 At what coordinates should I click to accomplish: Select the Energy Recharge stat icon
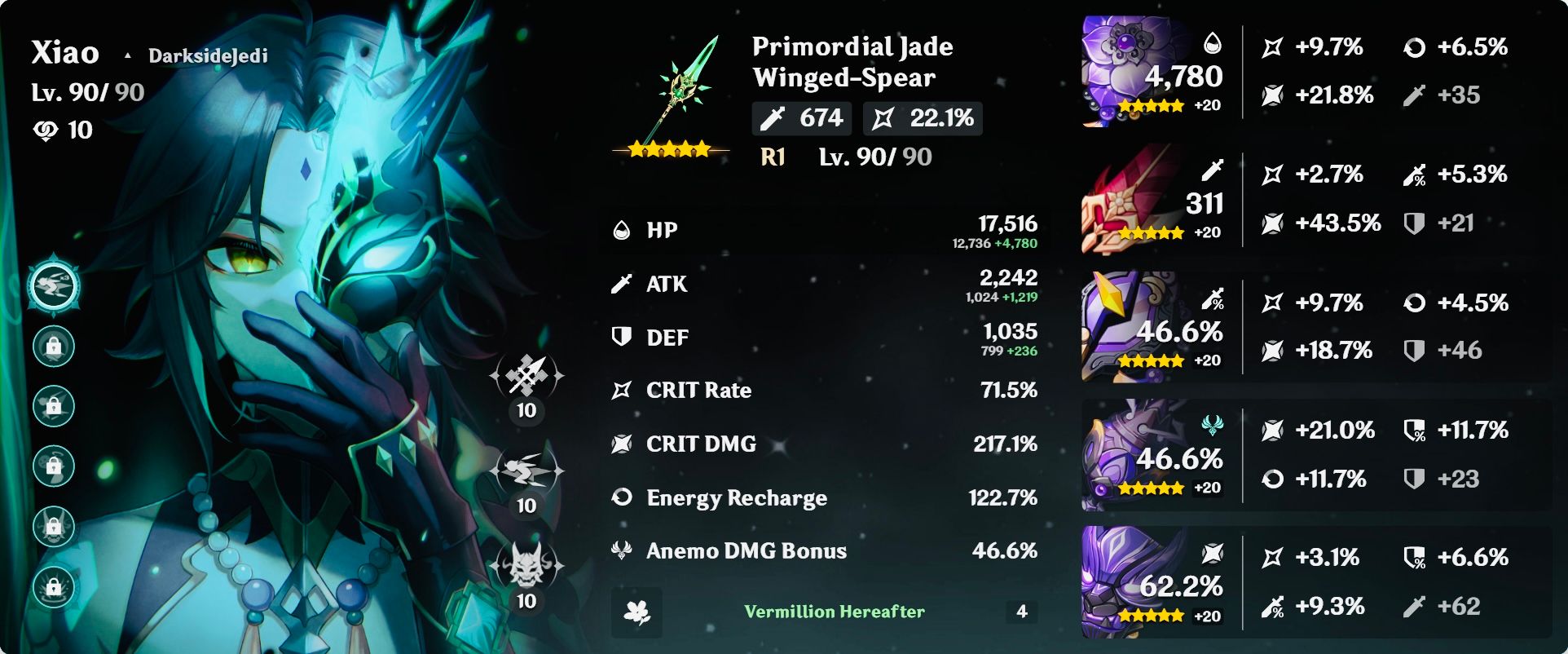click(619, 497)
